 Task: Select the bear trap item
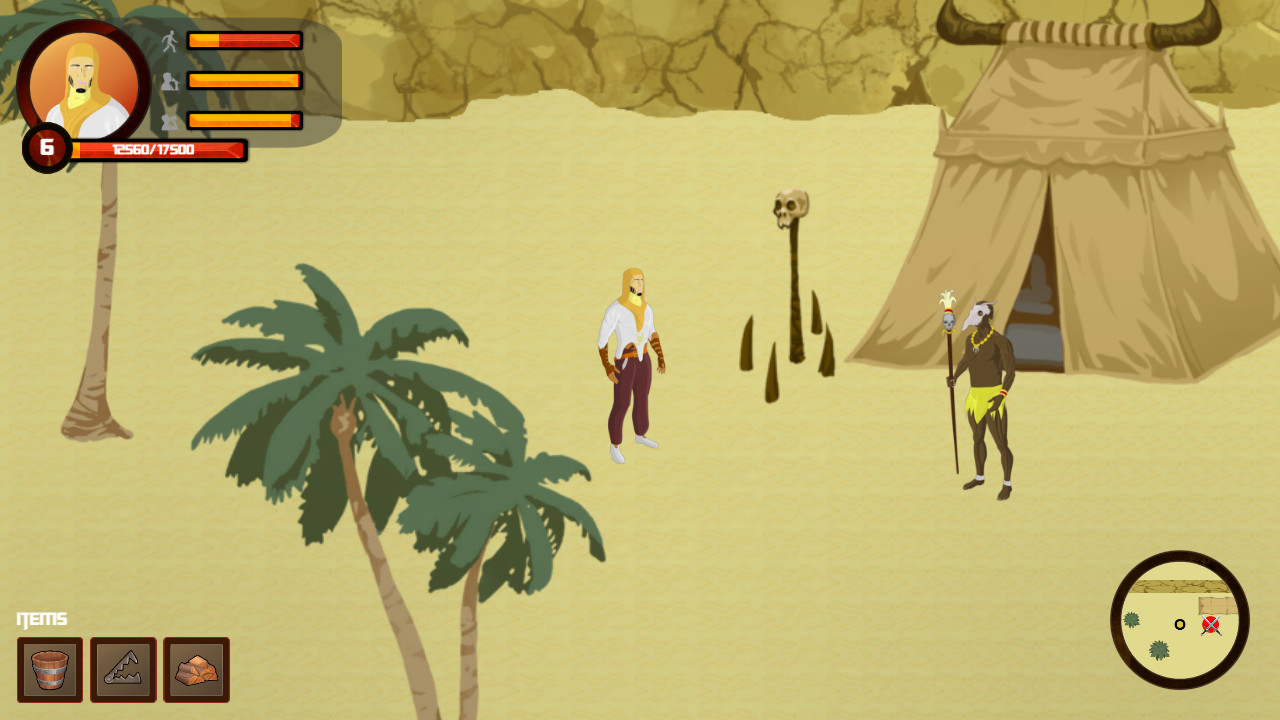pyautogui.click(x=123, y=670)
